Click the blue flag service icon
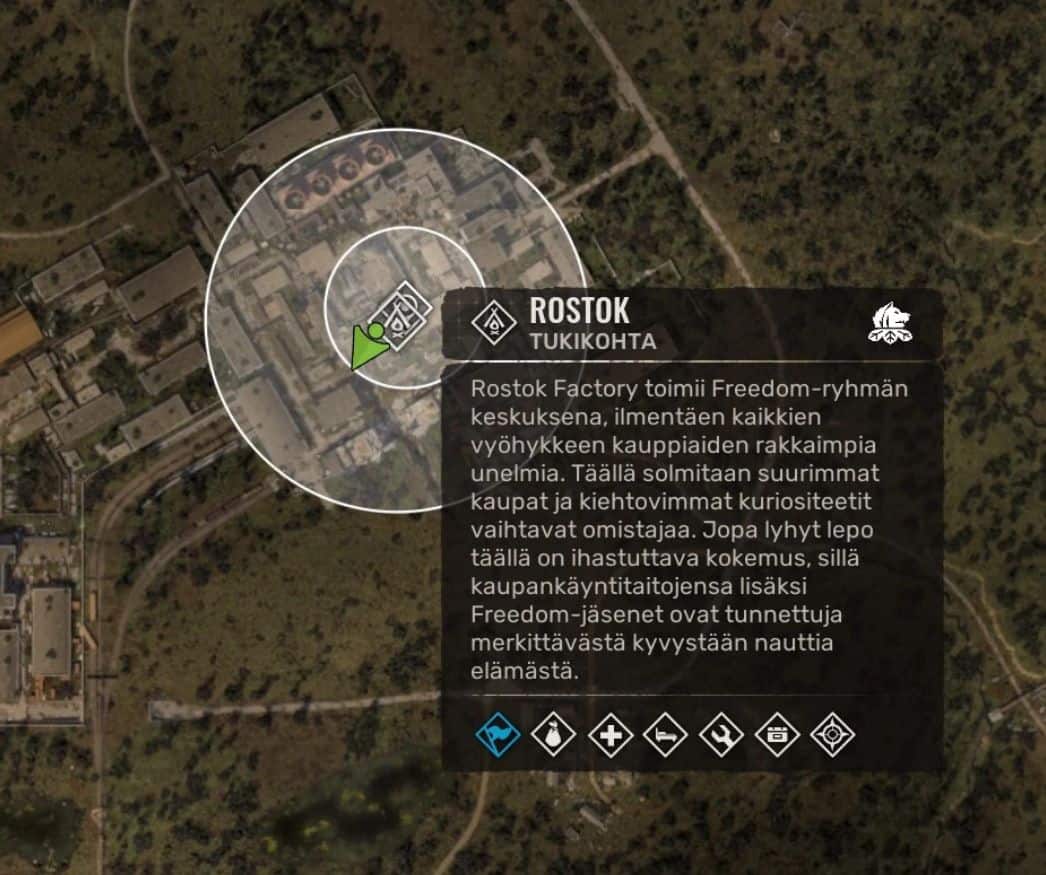This screenshot has width=1046, height=875. pos(498,736)
